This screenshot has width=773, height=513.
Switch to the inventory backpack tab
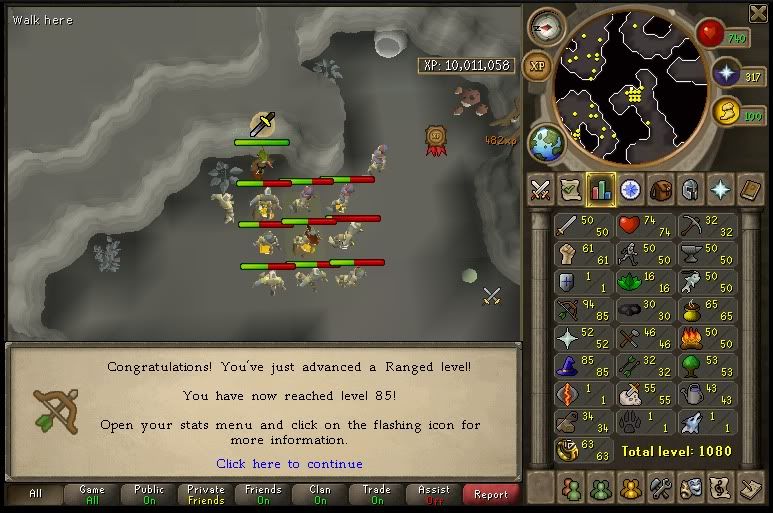[x=660, y=188]
